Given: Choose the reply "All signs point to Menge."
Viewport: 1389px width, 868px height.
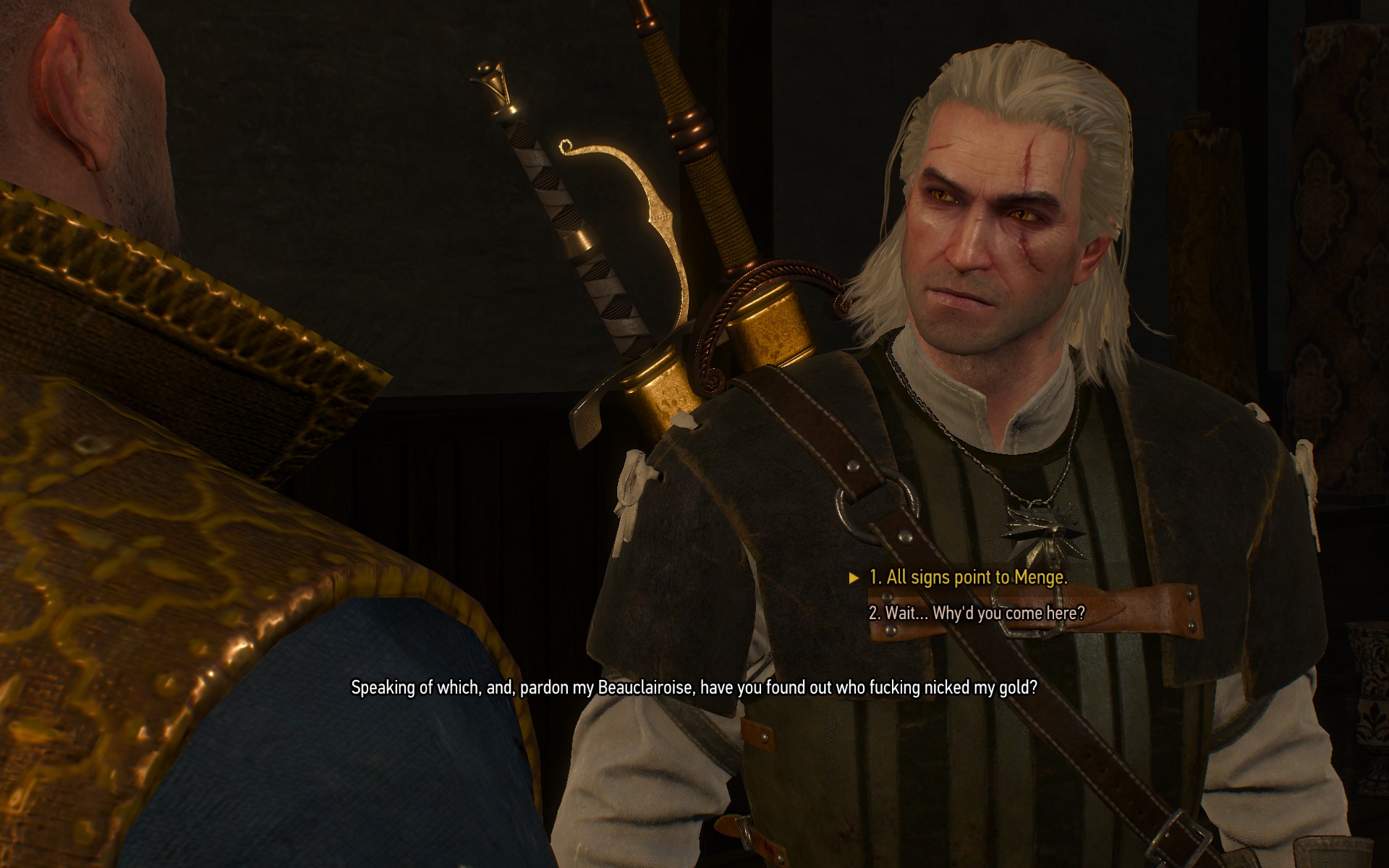Looking at the screenshot, I should point(967,577).
